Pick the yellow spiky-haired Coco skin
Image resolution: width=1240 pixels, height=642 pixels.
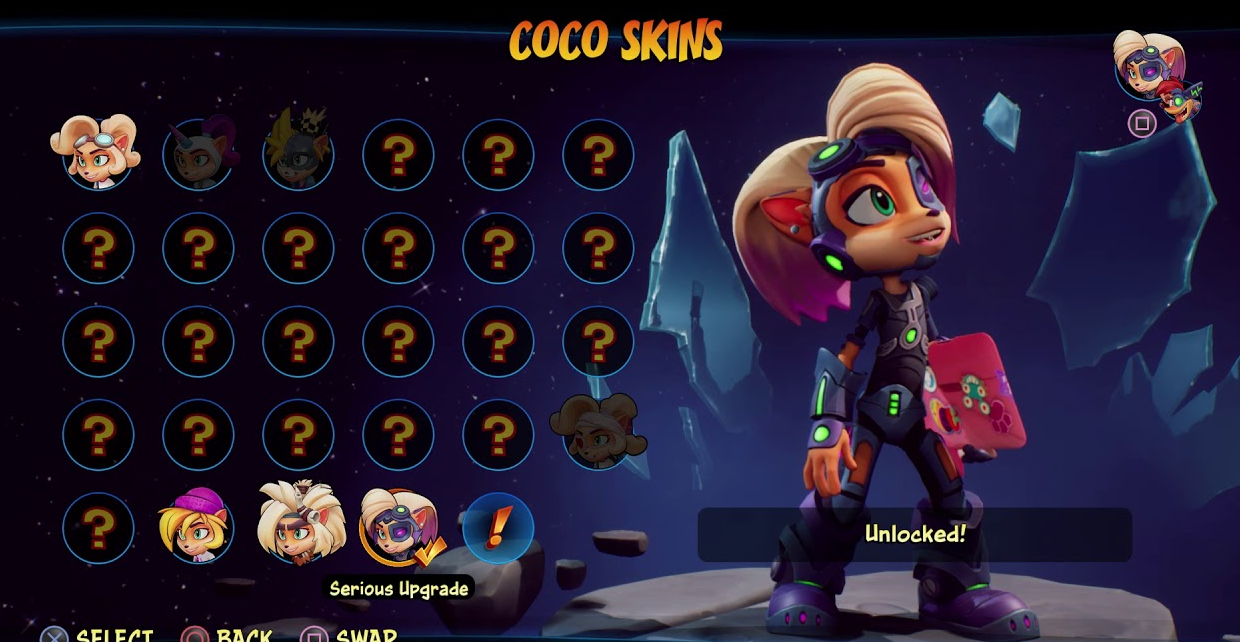[298, 151]
